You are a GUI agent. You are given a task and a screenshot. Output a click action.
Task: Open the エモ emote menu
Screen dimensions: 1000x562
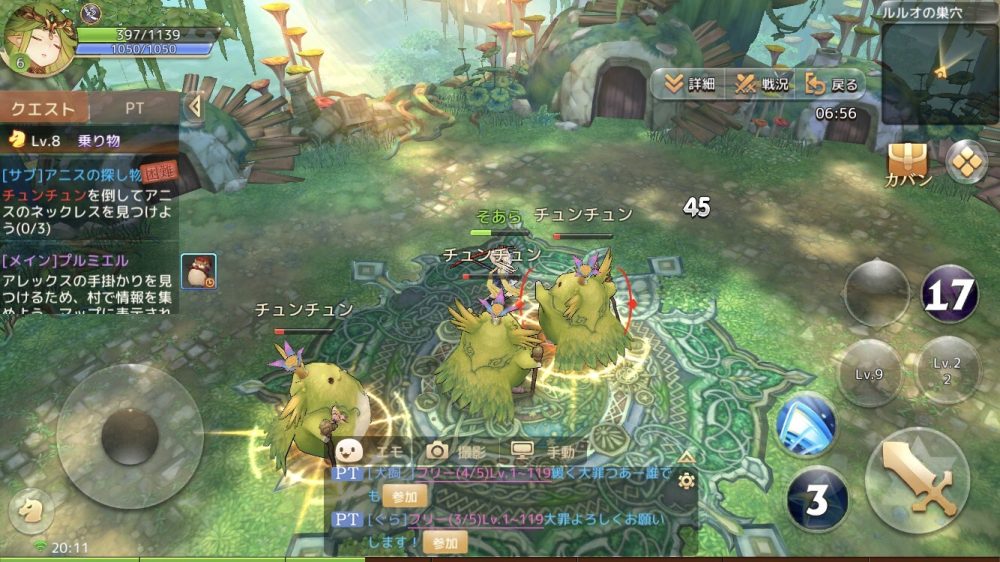pos(368,451)
